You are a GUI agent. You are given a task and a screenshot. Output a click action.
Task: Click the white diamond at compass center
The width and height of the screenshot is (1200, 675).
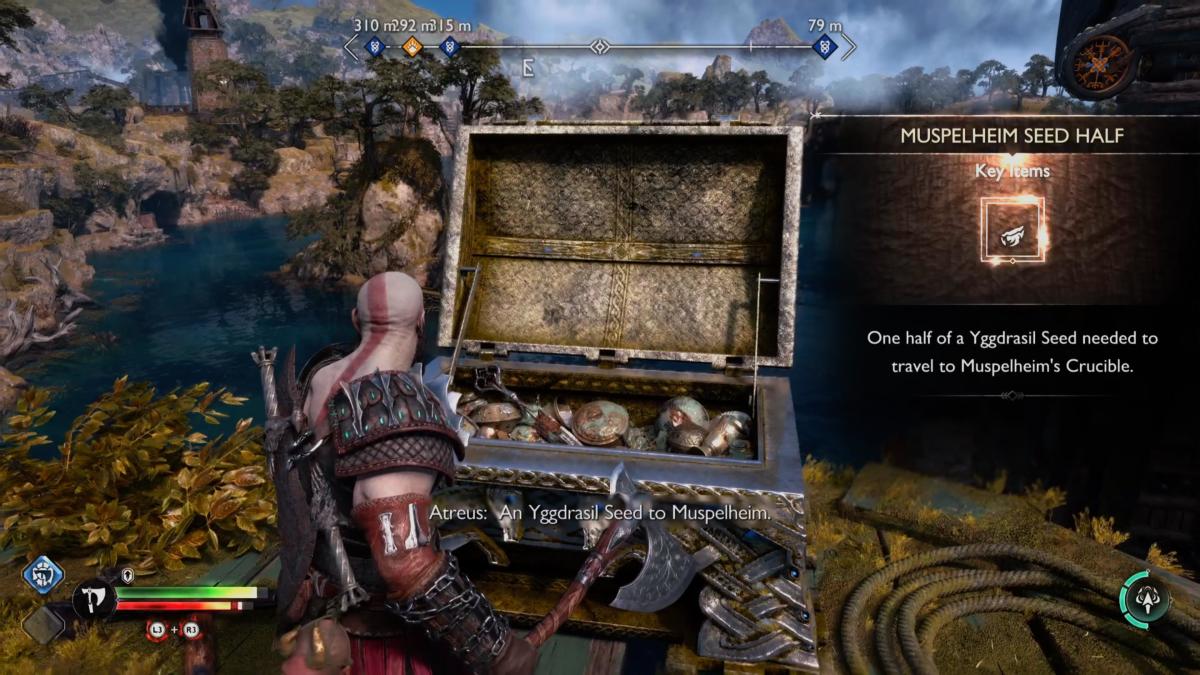[599, 46]
